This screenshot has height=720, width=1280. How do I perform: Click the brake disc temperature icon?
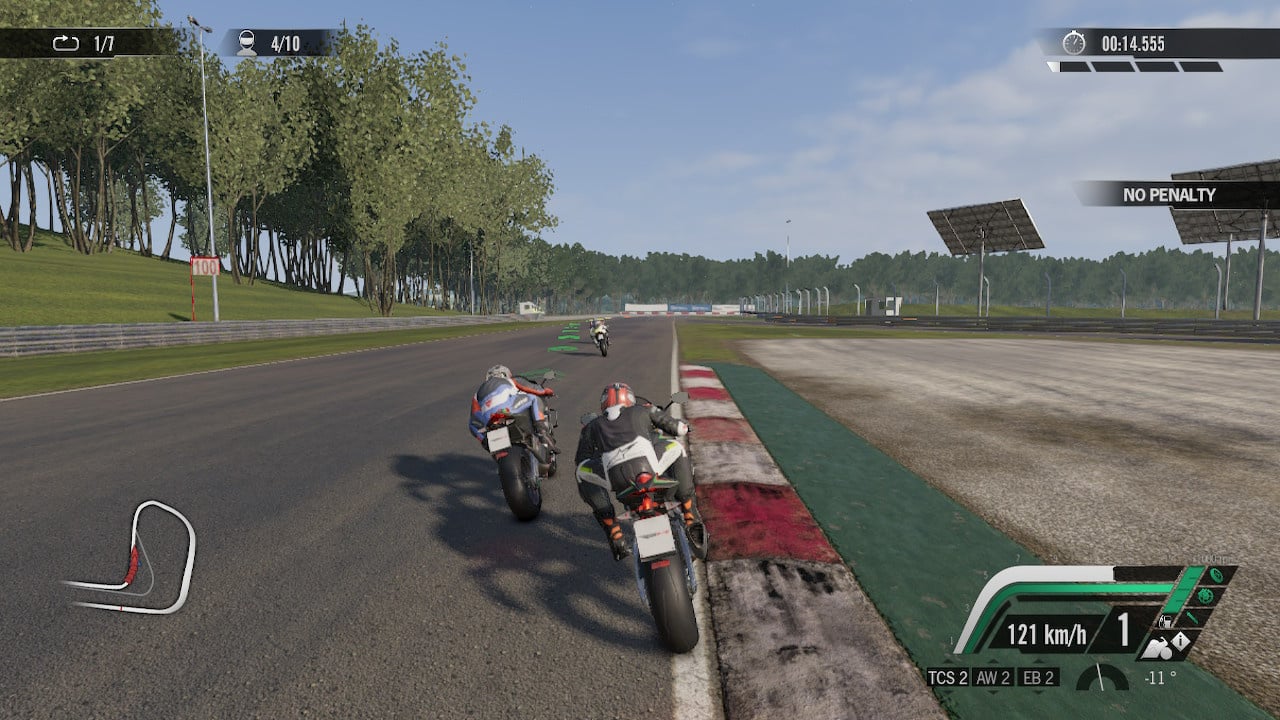[x=1207, y=596]
